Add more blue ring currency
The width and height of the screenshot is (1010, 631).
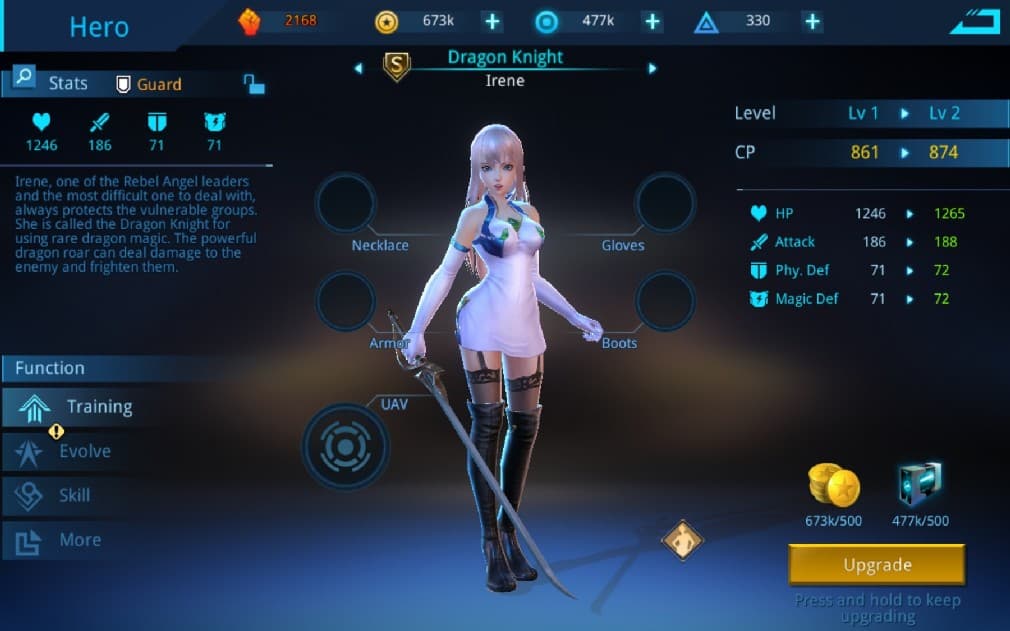pyautogui.click(x=652, y=21)
